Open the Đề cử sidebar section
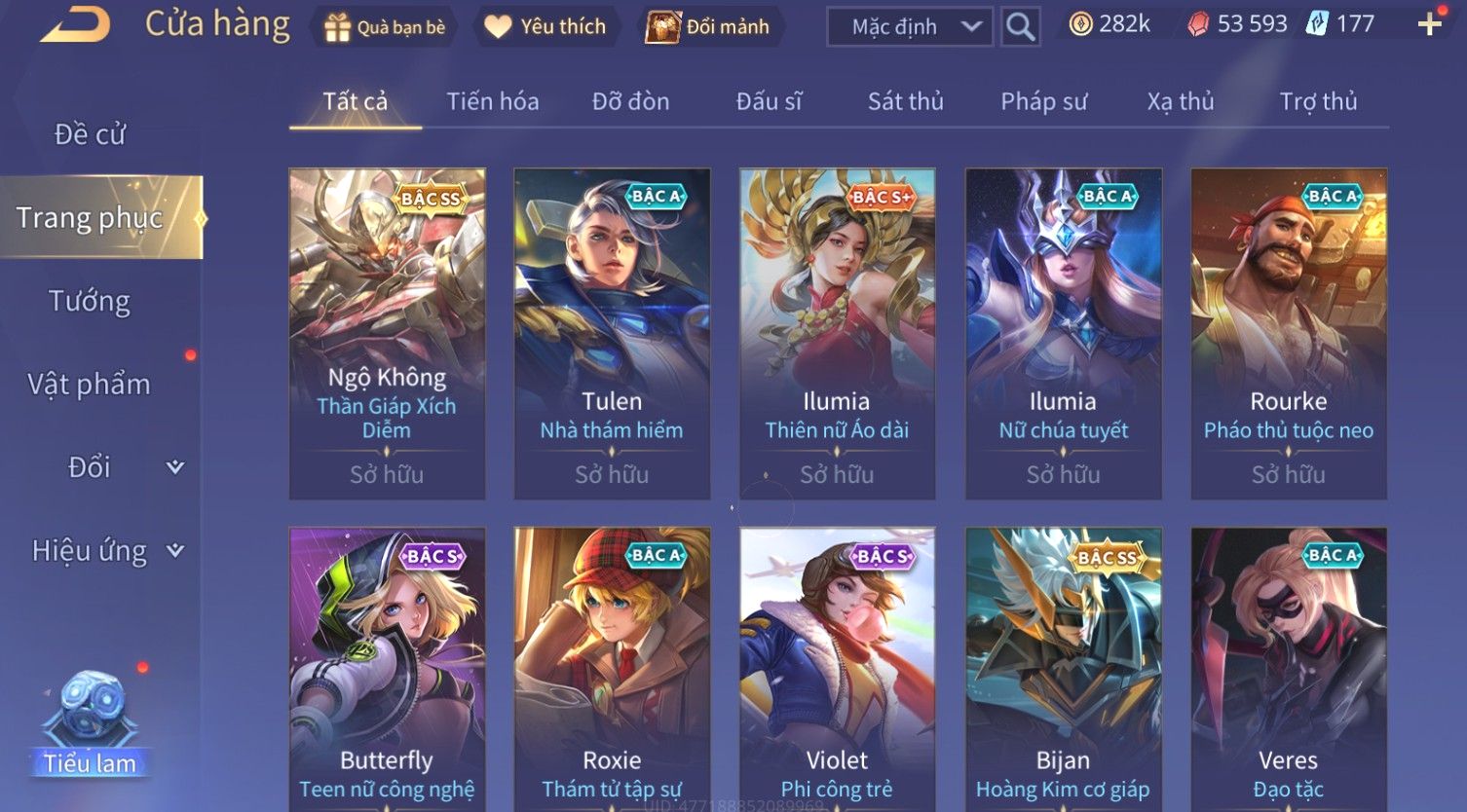 (x=90, y=134)
